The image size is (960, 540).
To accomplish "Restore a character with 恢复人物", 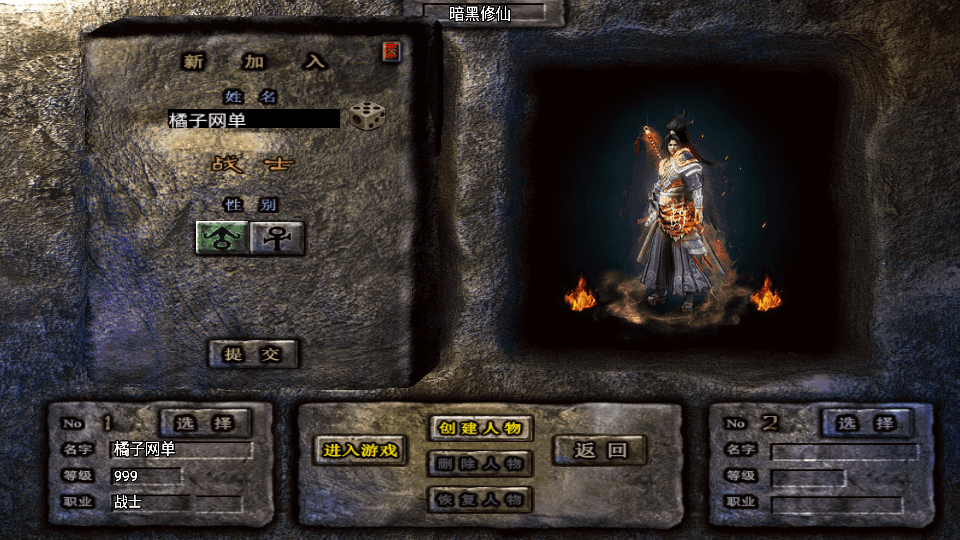I will 480,499.
